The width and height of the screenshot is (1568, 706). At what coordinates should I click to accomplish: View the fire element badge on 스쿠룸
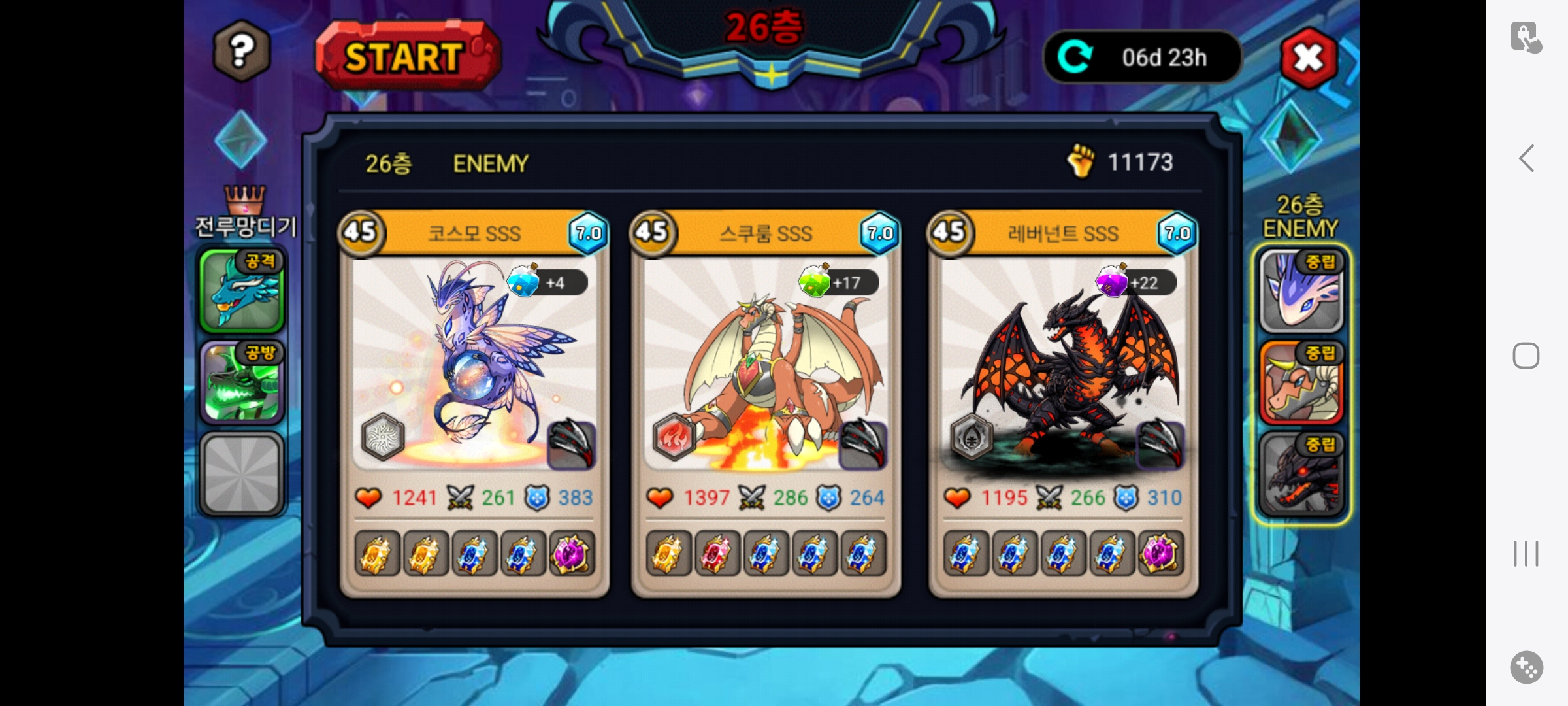[674, 436]
